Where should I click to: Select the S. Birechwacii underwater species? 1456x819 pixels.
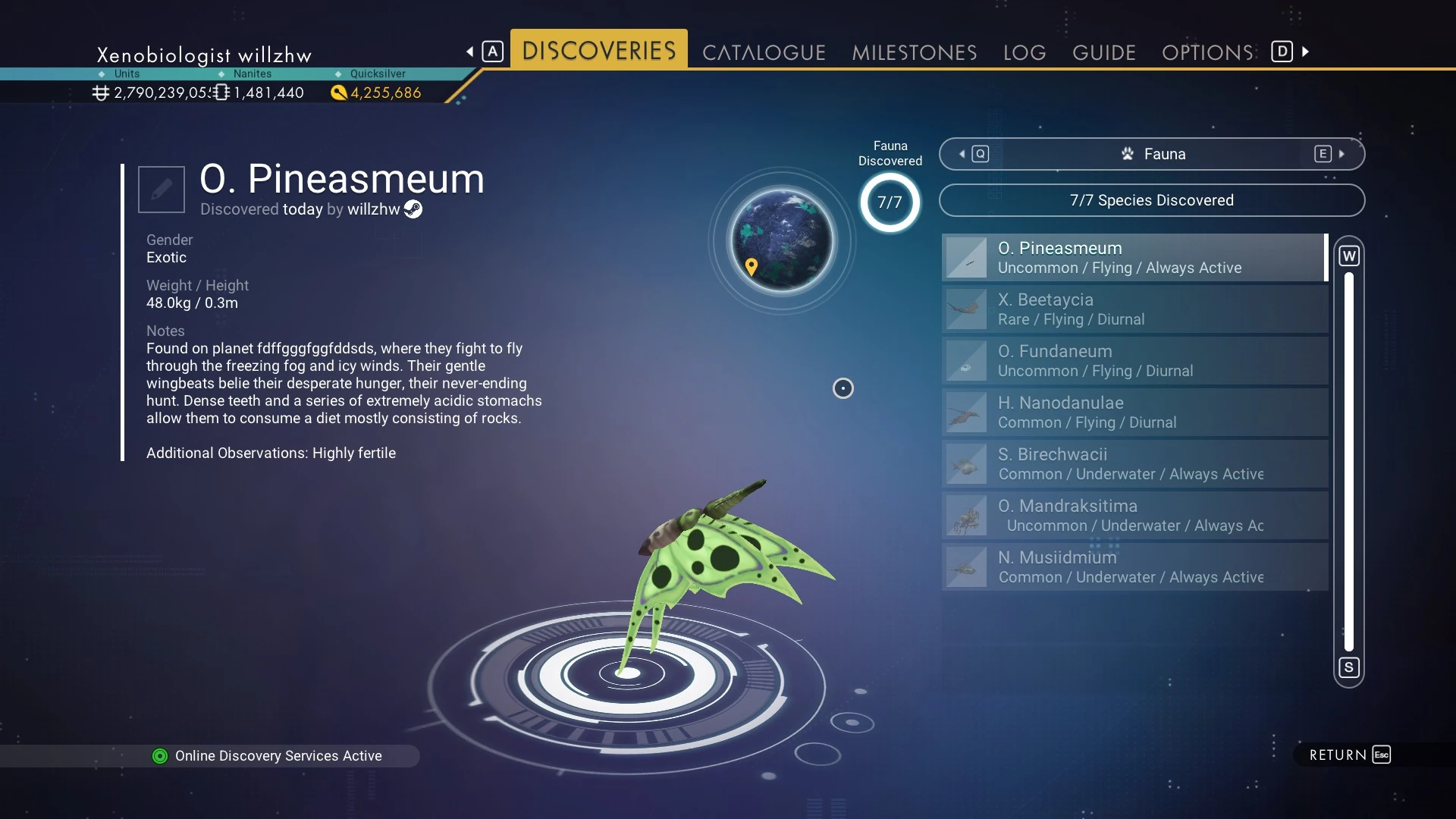point(1134,464)
